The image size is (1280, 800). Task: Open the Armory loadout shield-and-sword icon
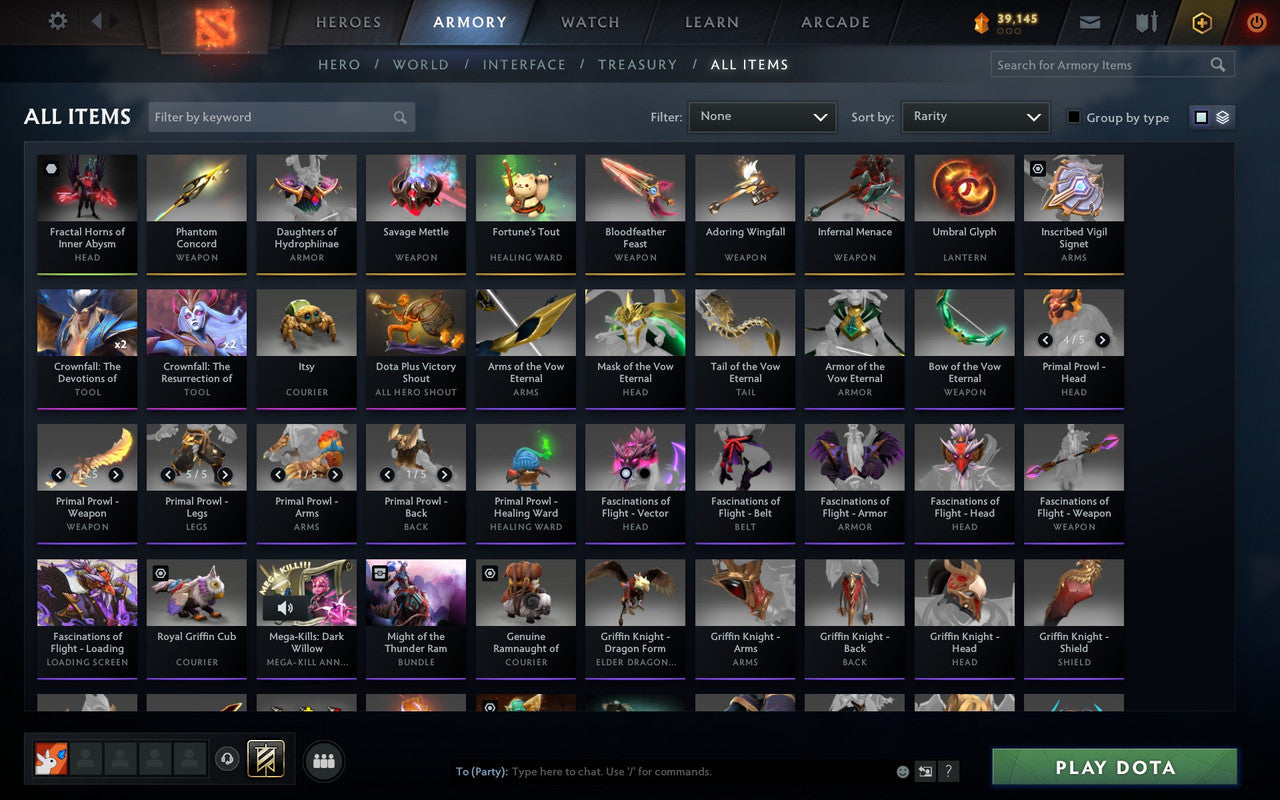1145,21
